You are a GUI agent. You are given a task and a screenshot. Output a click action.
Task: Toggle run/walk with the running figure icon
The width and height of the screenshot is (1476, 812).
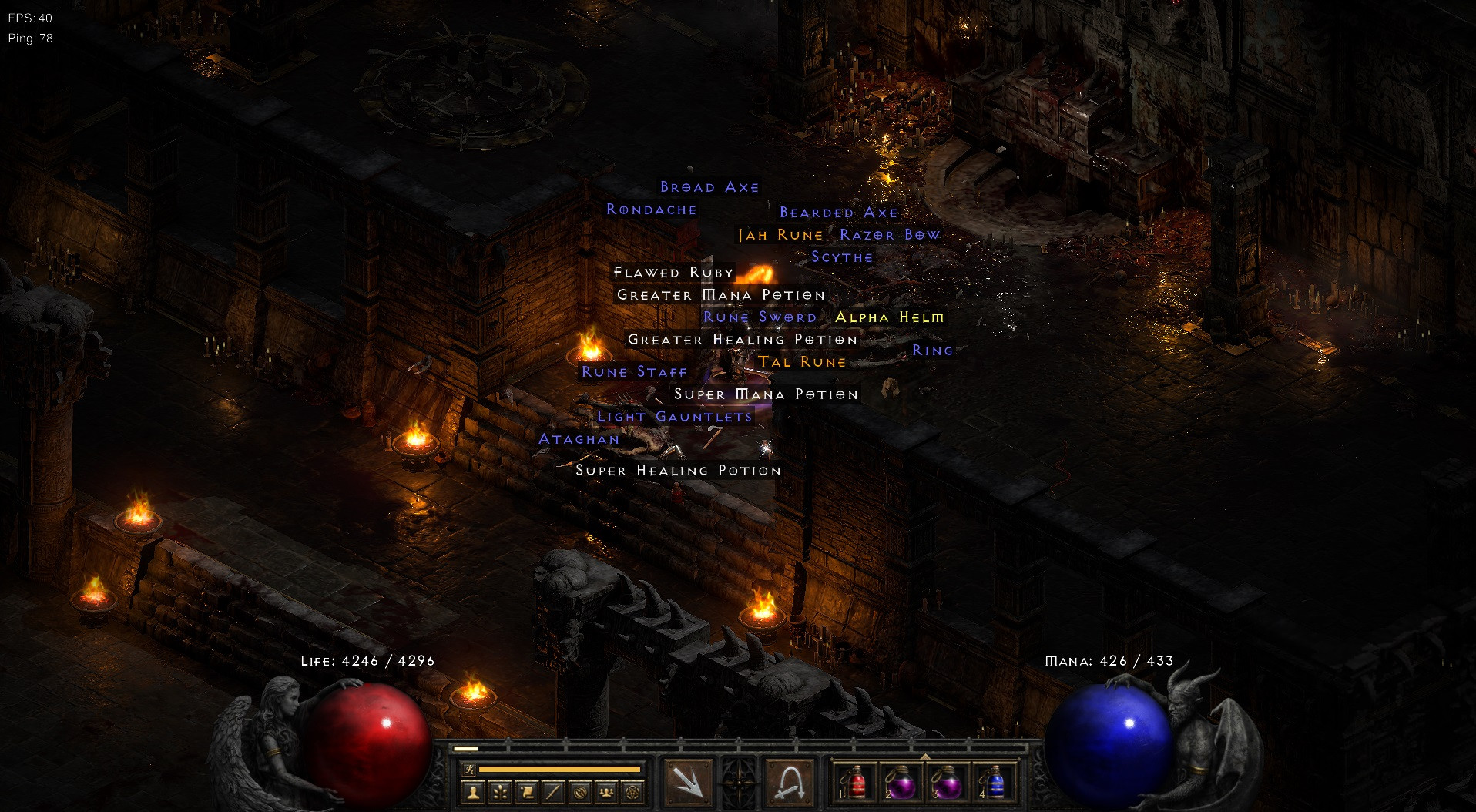(x=470, y=769)
